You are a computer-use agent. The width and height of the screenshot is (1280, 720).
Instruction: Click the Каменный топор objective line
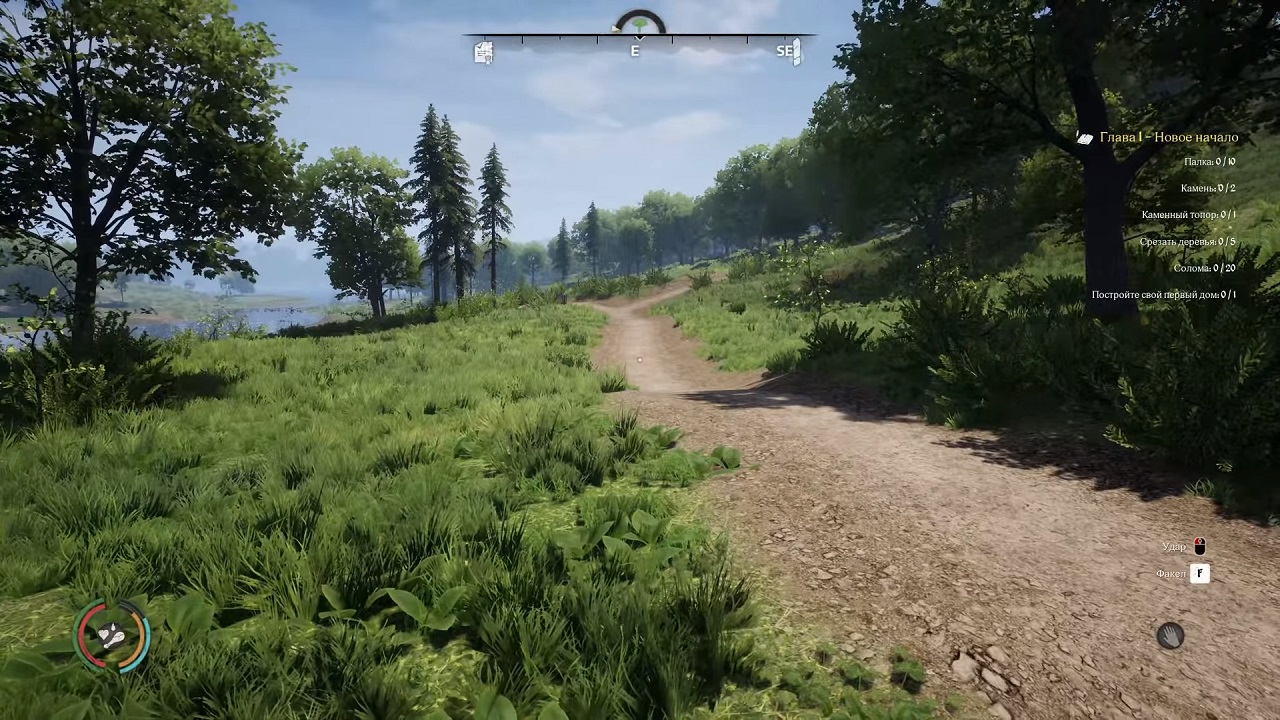pyautogui.click(x=1188, y=215)
